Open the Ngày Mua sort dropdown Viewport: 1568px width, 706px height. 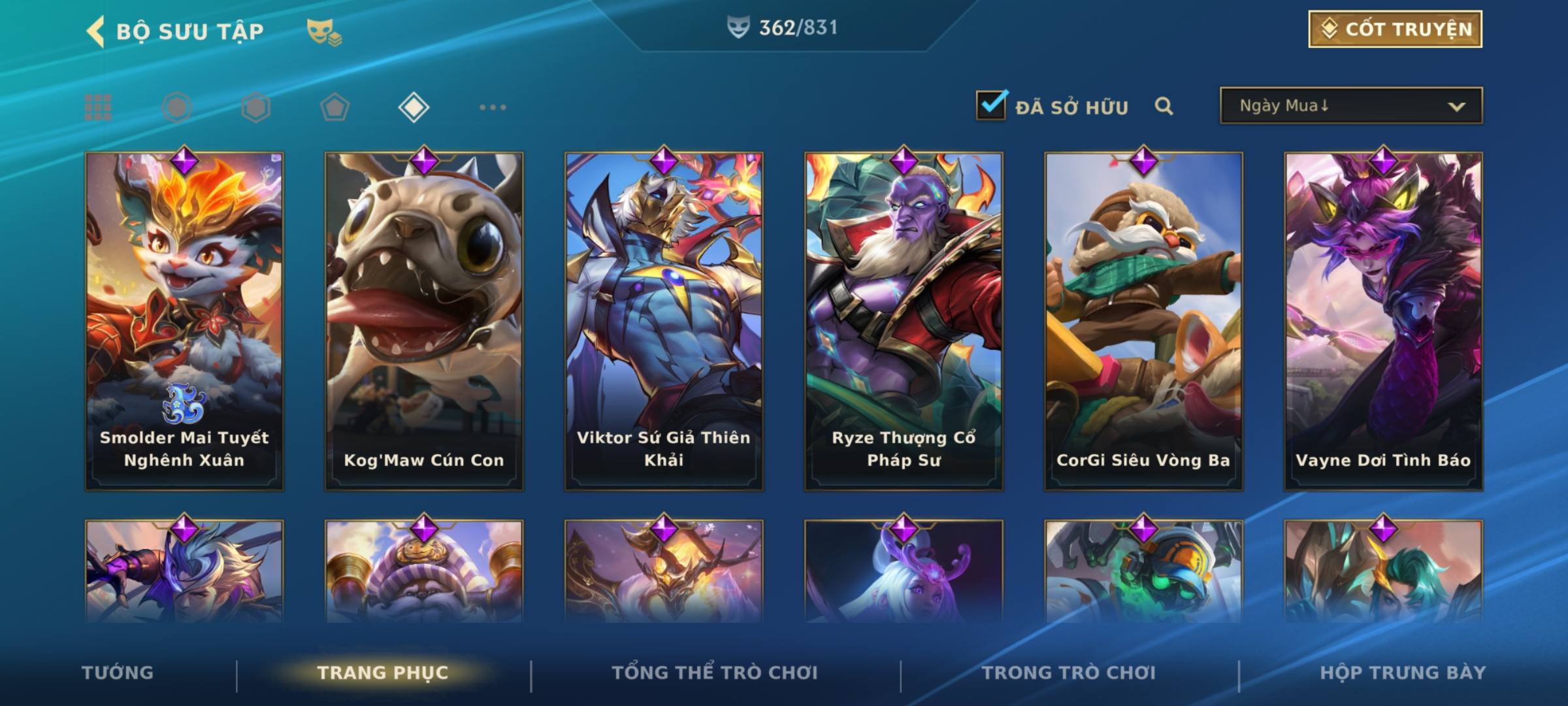pos(1350,106)
